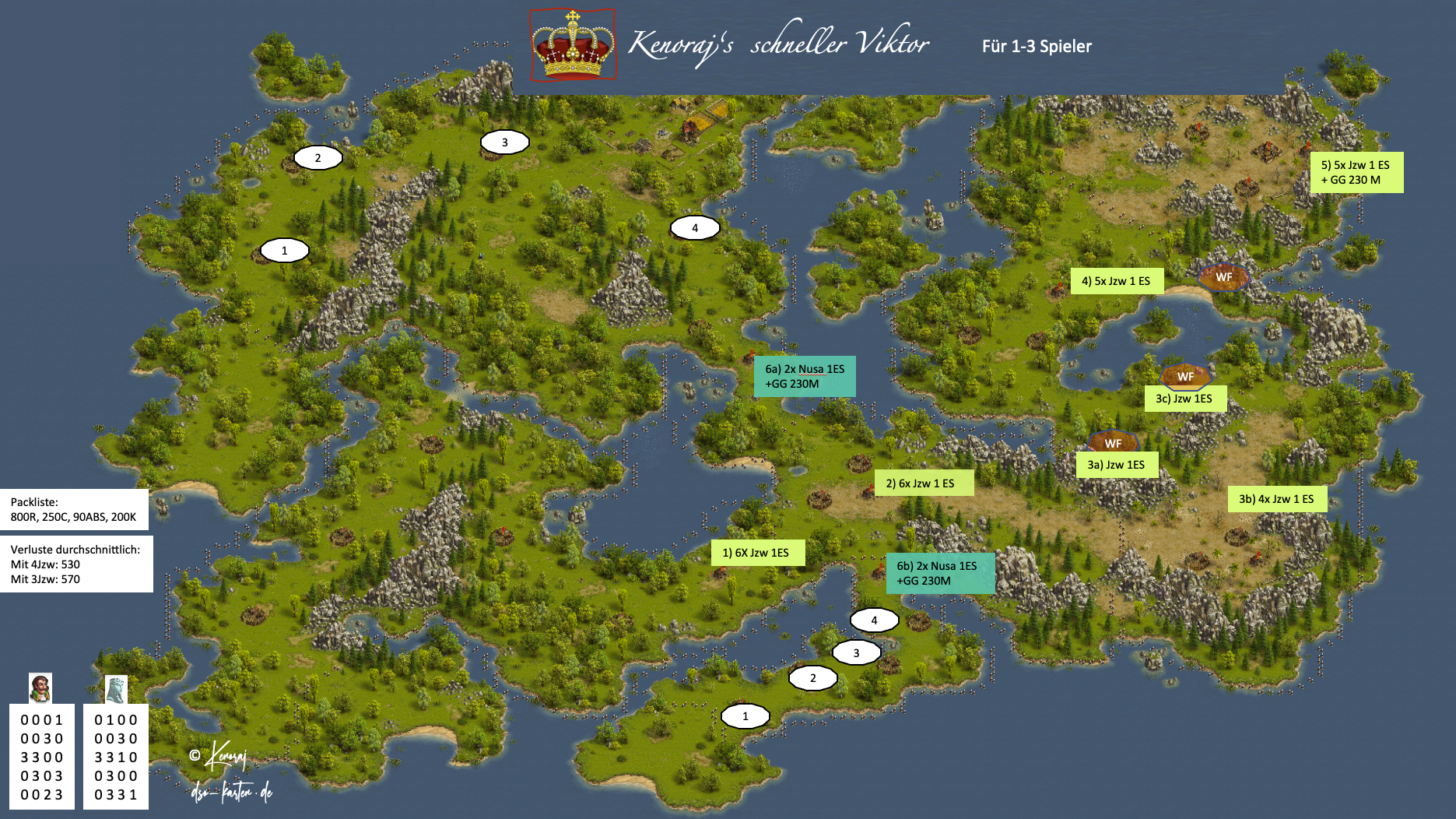Click the '2) 6x Jzw 1 ES' map label
This screenshot has width=1456, height=819.
coord(923,483)
